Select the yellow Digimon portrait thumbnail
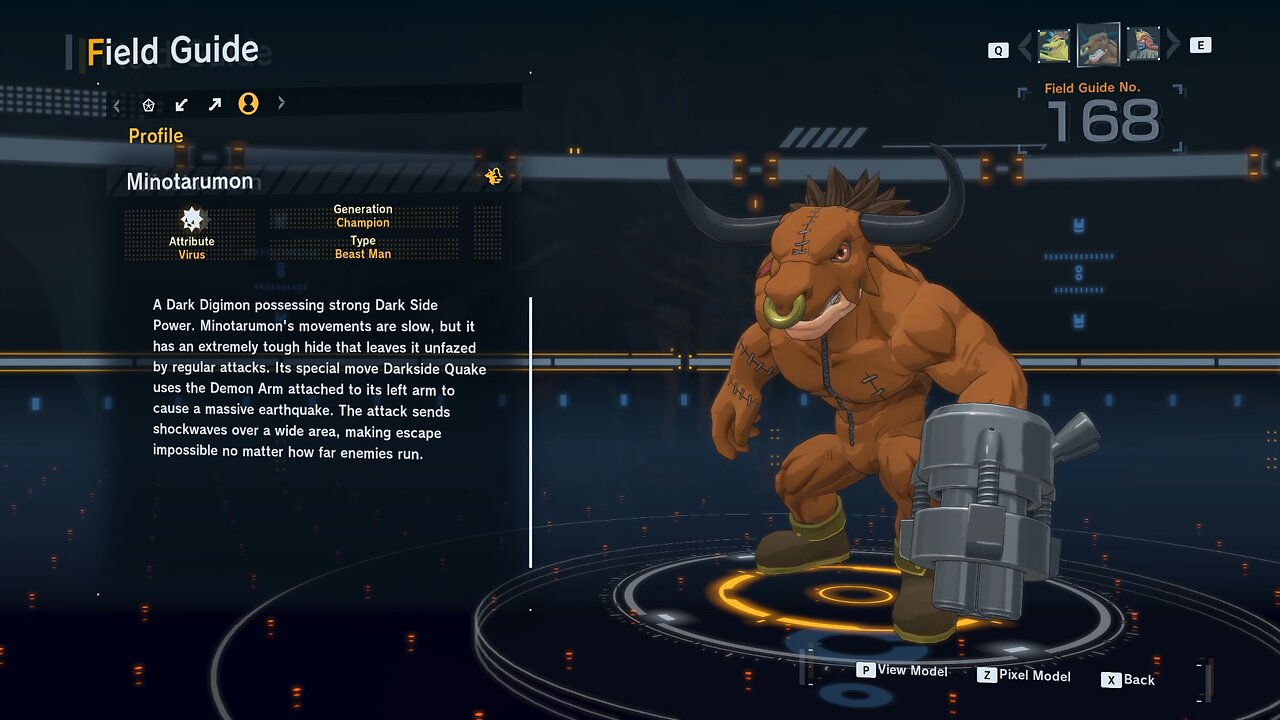The width and height of the screenshot is (1280, 720). point(1054,45)
